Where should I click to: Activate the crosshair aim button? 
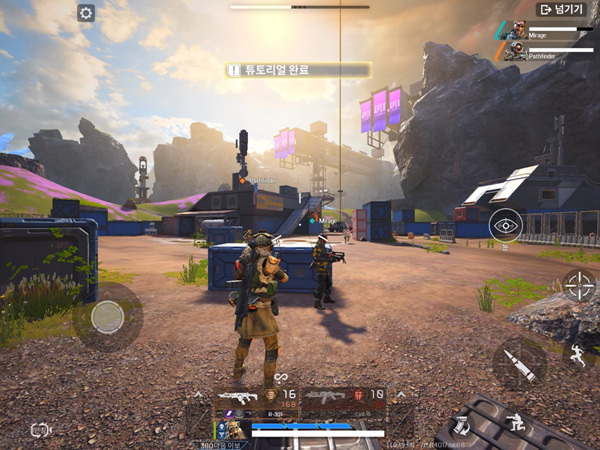click(578, 285)
